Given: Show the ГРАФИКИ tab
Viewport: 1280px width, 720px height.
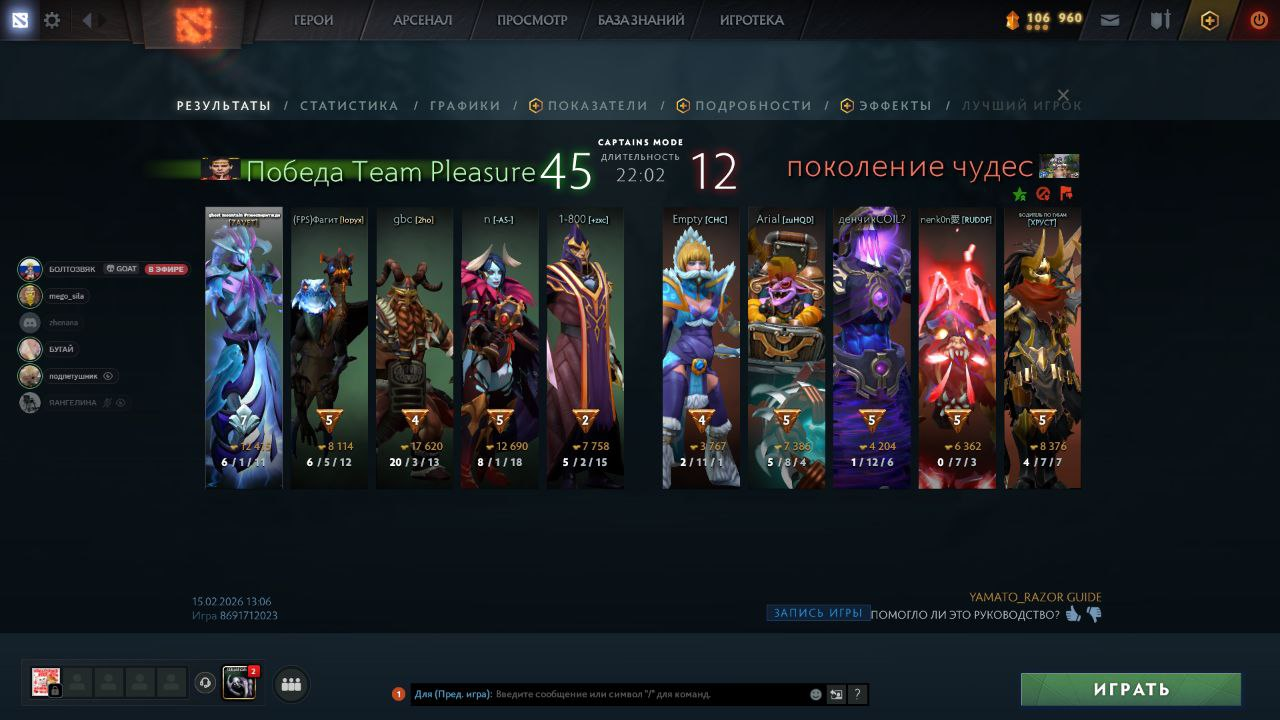Looking at the screenshot, I should pyautogui.click(x=465, y=106).
